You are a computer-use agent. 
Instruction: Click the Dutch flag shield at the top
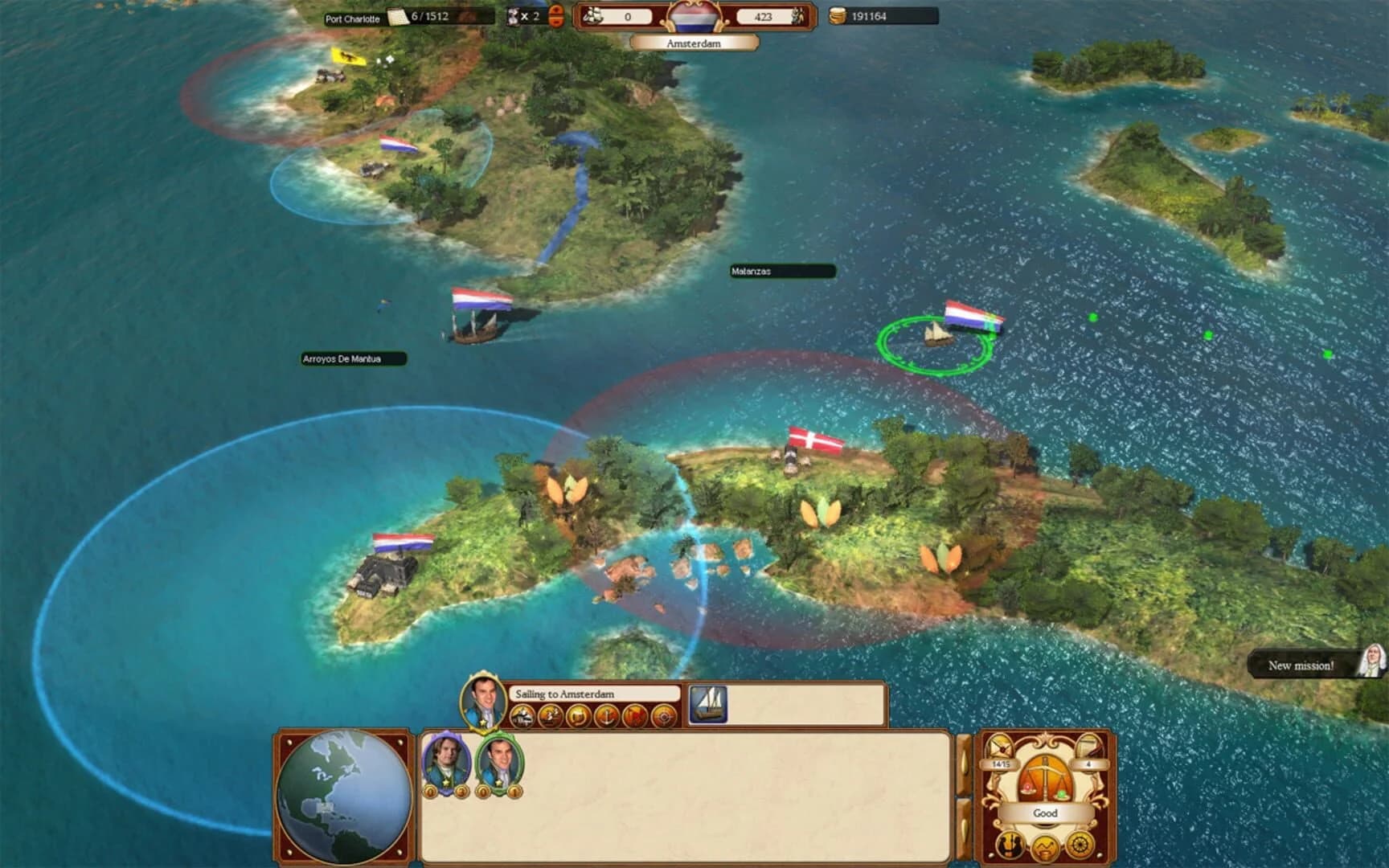(x=695, y=16)
